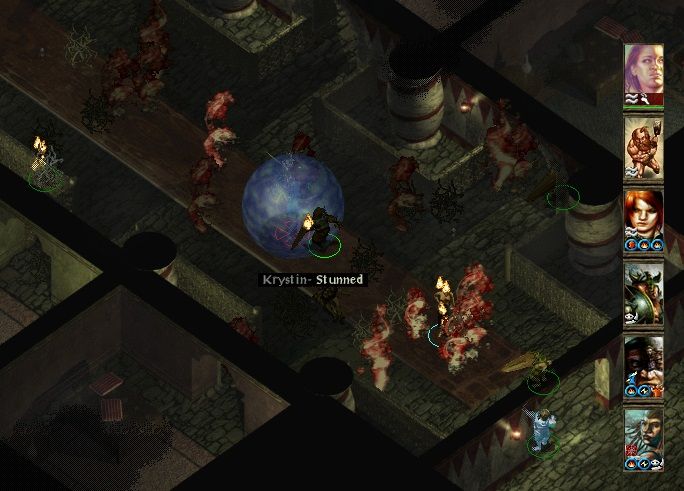Select the muscular axe-wielding barbarian portrait
Screen dimensions: 684x491
coord(643,143)
